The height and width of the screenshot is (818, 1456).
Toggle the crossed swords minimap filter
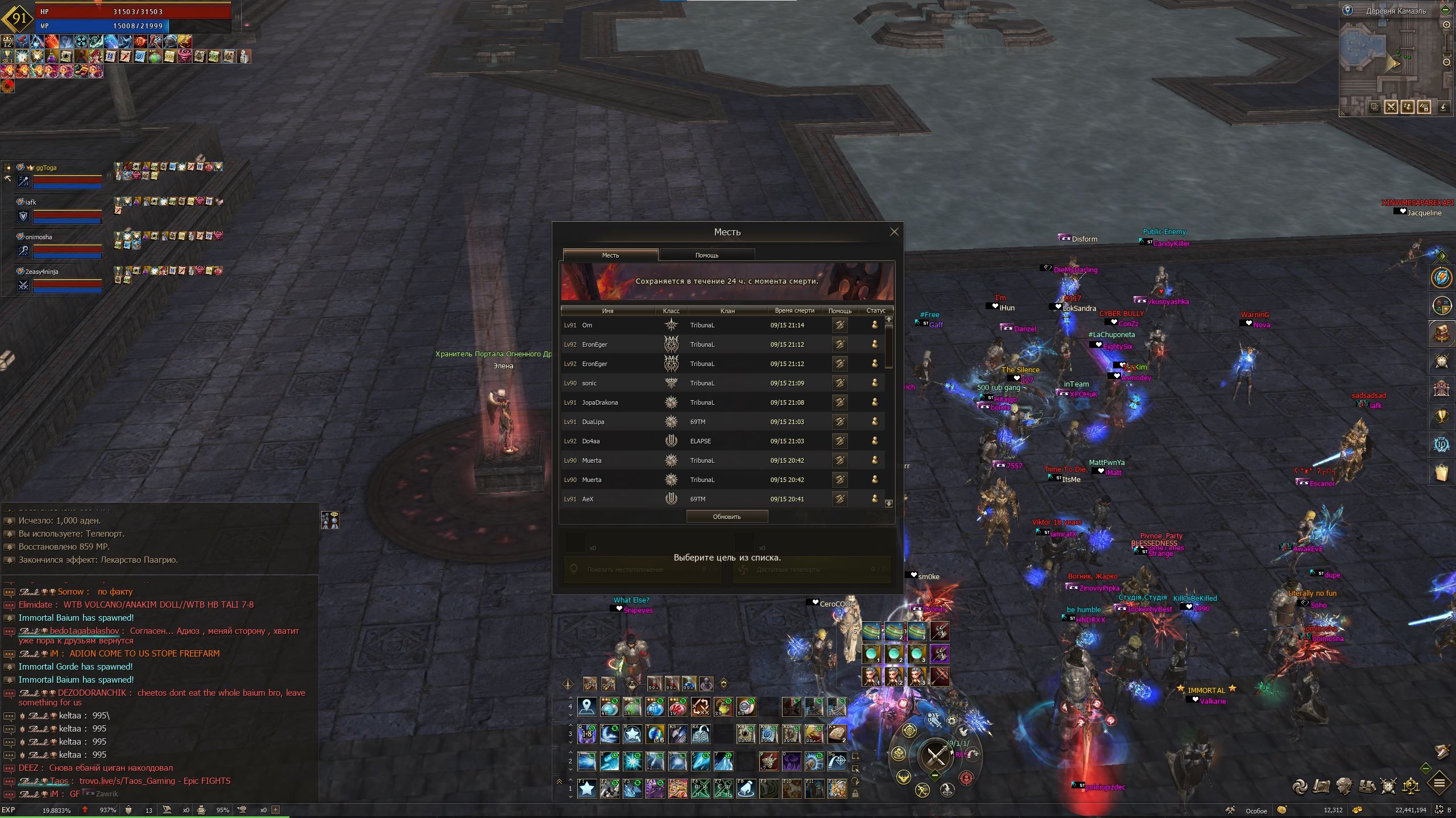point(1391,107)
